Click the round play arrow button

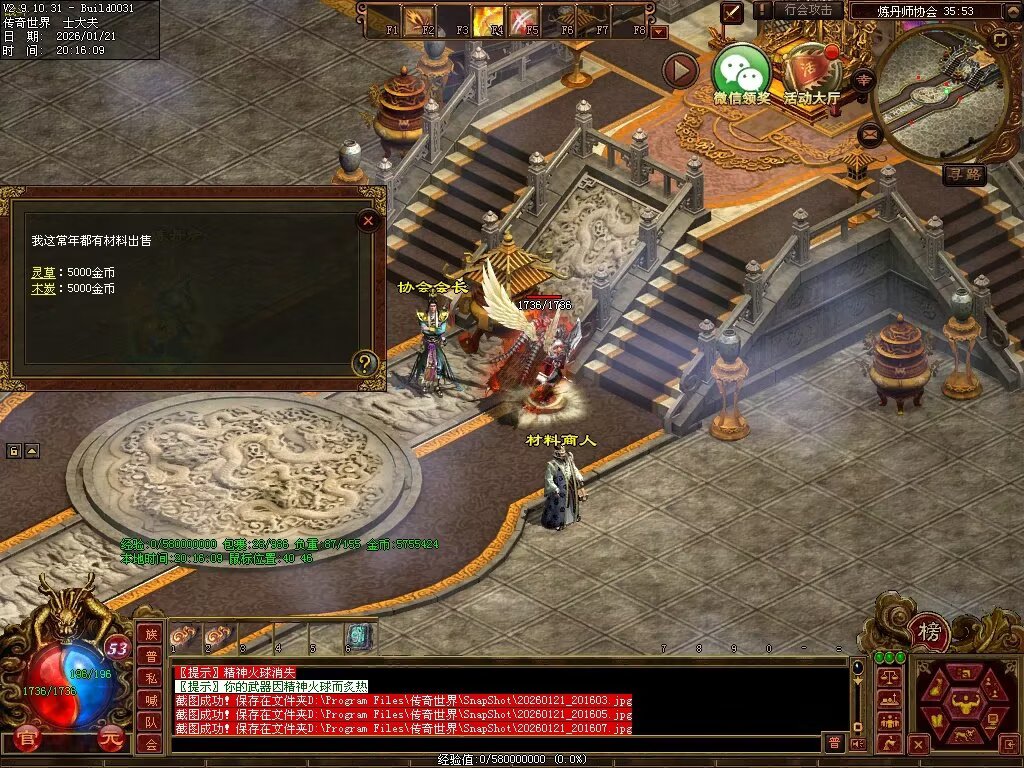680,70
